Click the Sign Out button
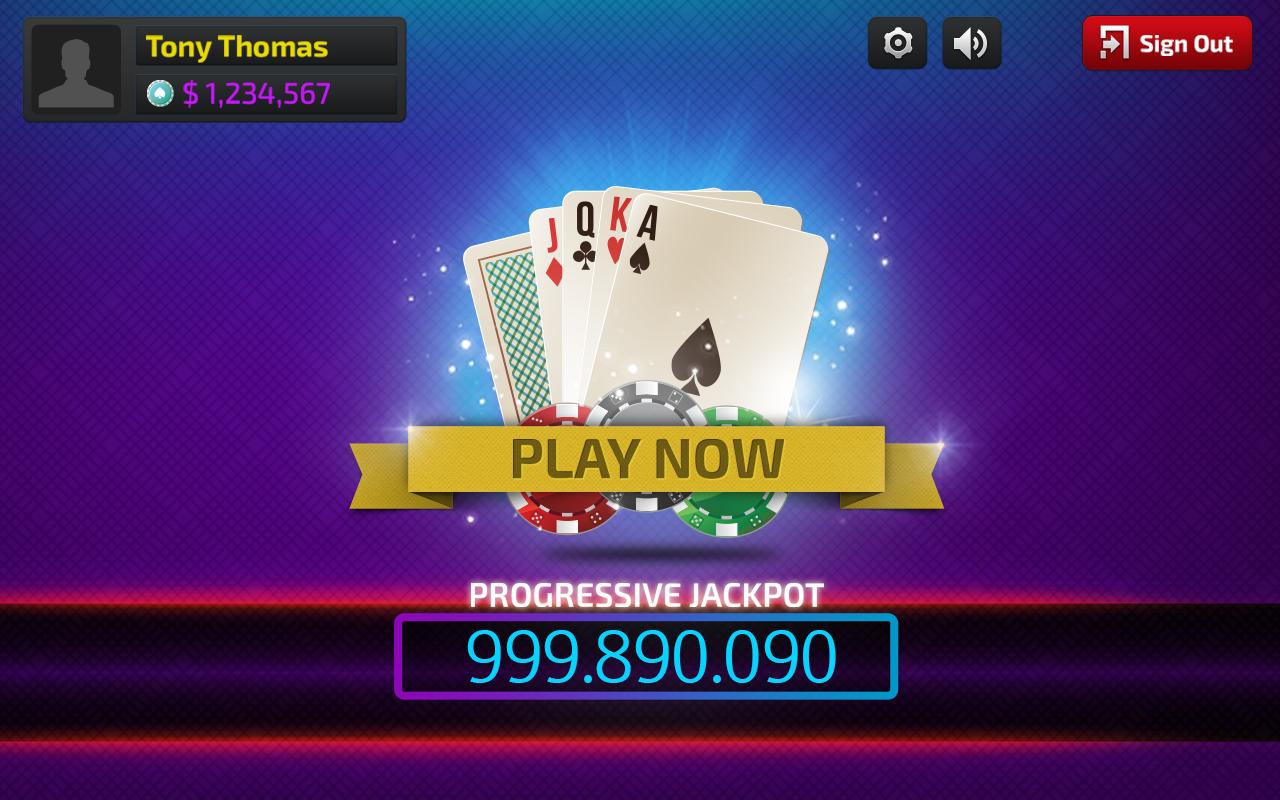 (1166, 43)
